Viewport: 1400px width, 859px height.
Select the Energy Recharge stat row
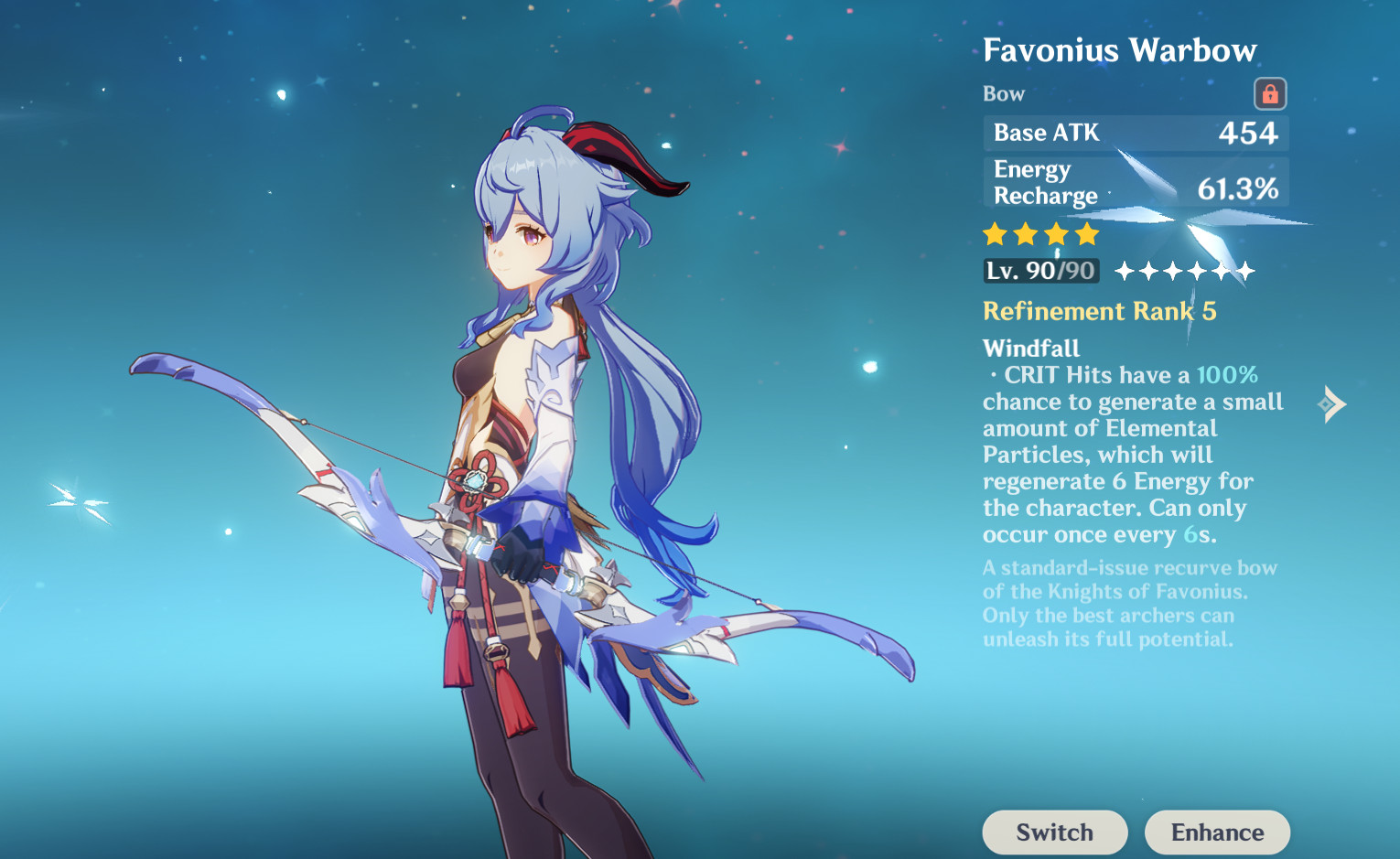pos(1135,182)
